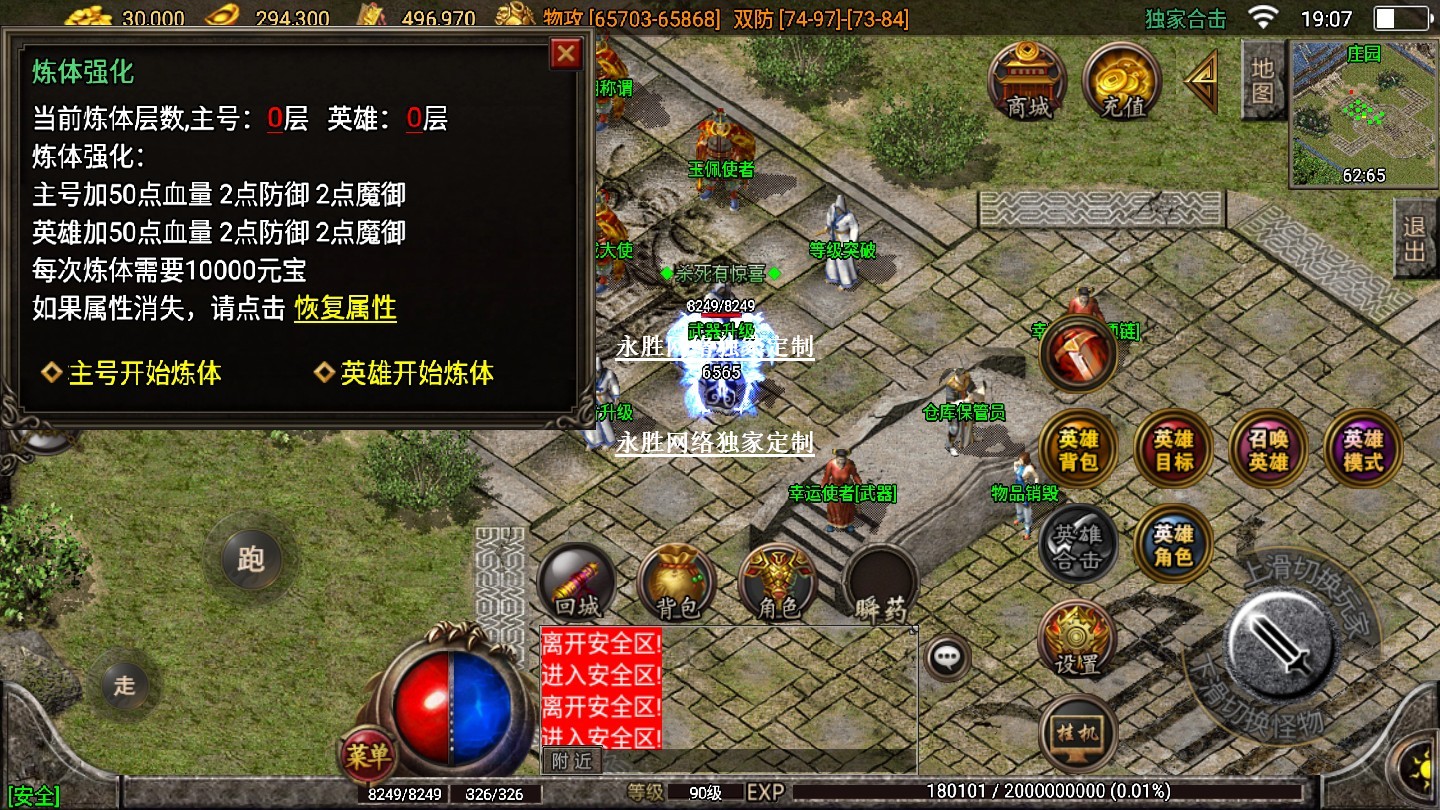Close the 炼体强化 dialog window
This screenshot has width=1440, height=810.
click(x=566, y=53)
